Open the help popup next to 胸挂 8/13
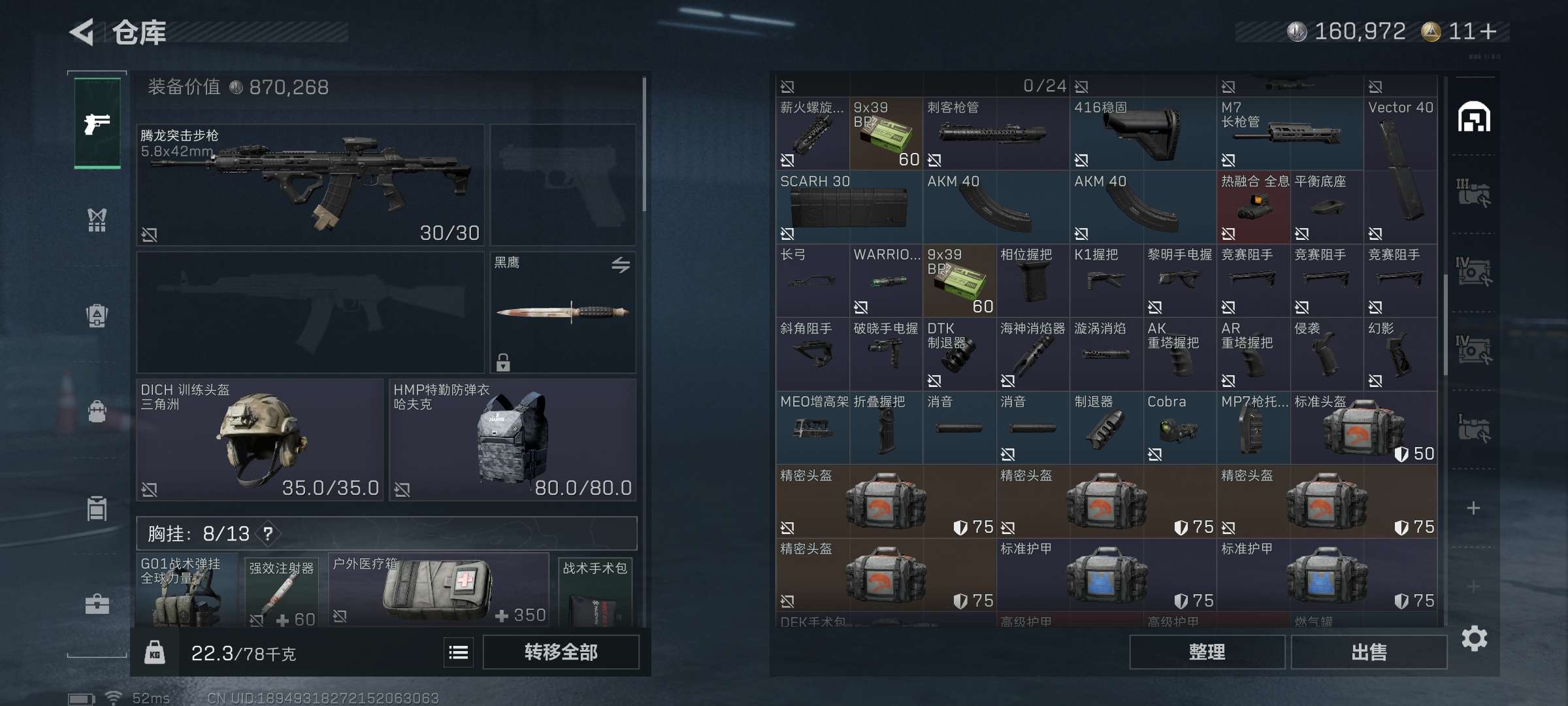 (267, 533)
